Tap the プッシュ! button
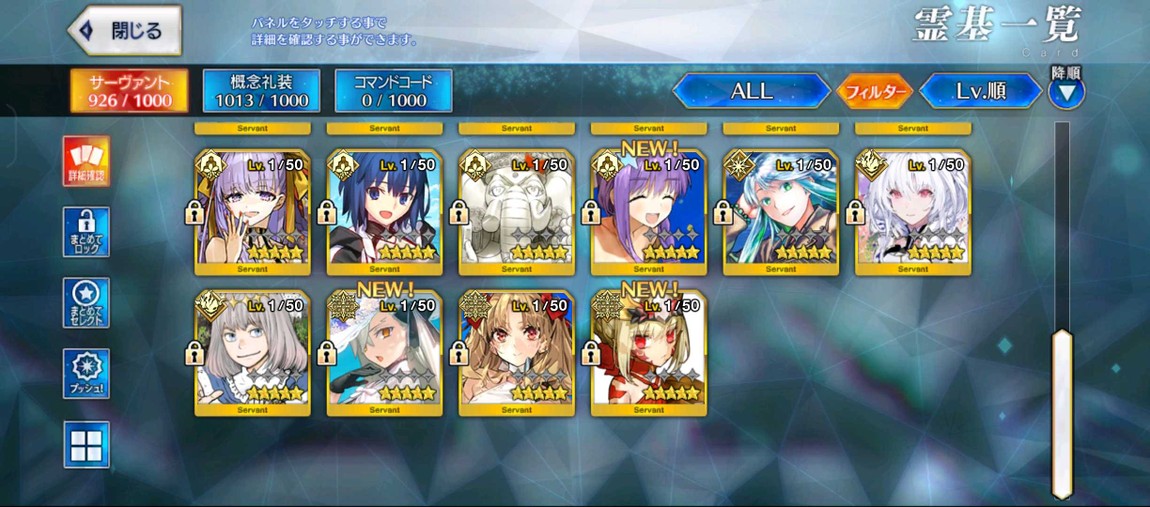 [x=86, y=374]
